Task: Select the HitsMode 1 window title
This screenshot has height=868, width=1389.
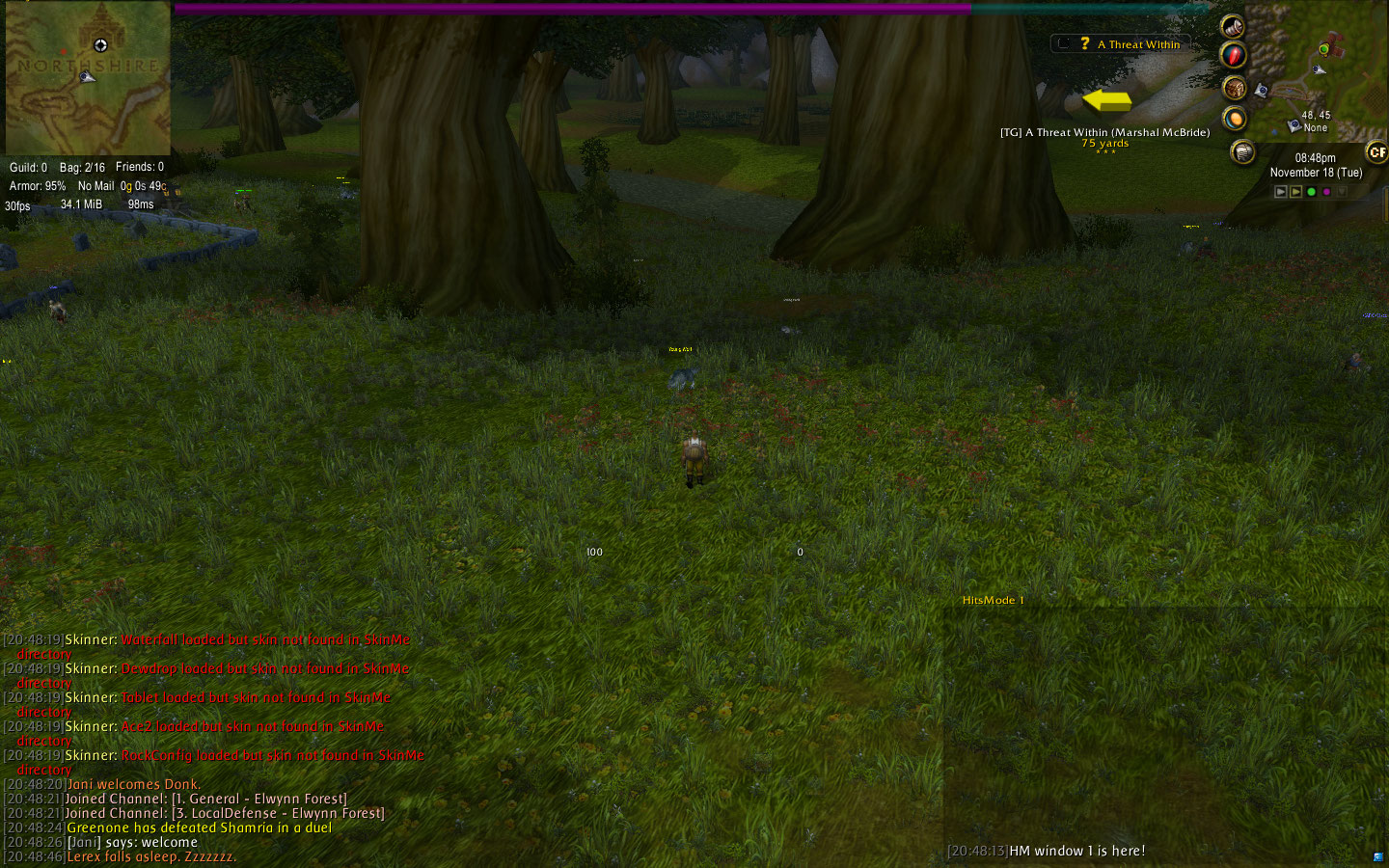Action: tap(993, 600)
